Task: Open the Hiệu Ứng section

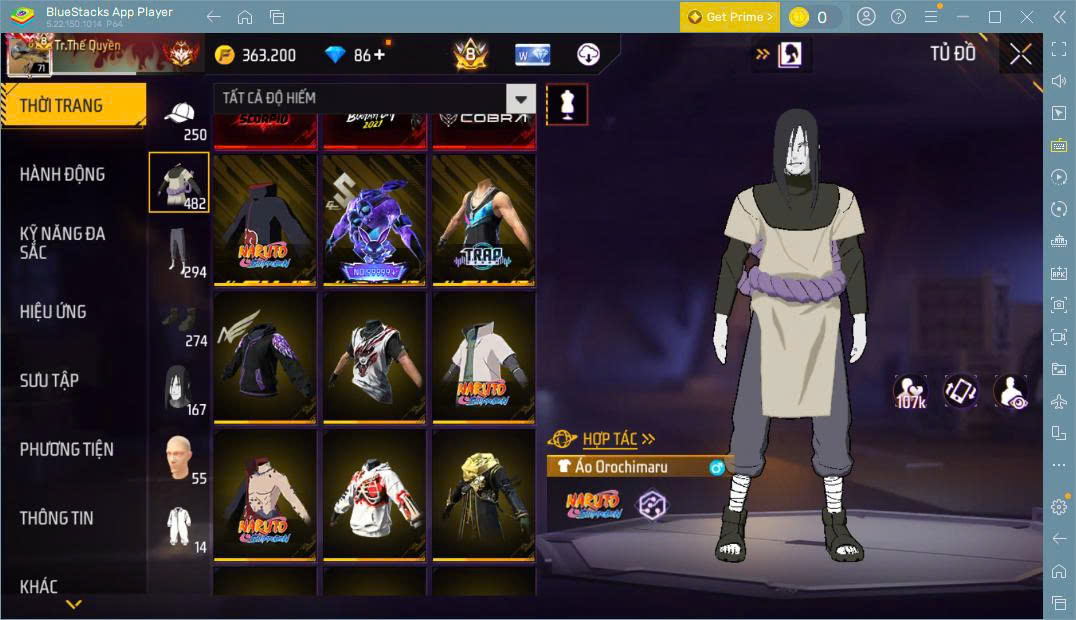Action: click(53, 312)
